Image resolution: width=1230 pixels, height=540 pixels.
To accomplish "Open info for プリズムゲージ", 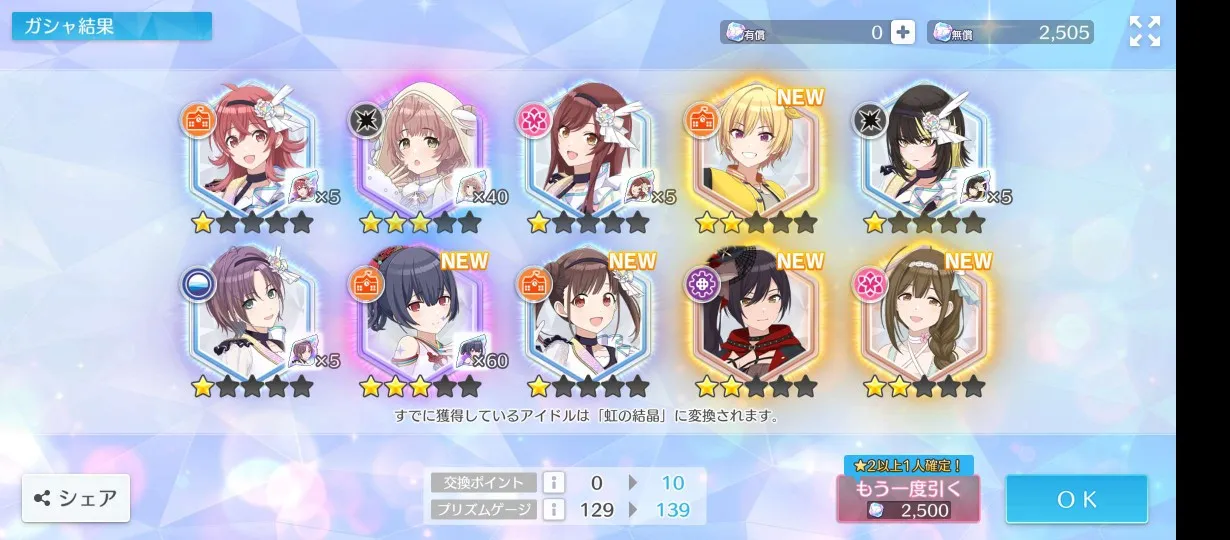I will coord(553,509).
